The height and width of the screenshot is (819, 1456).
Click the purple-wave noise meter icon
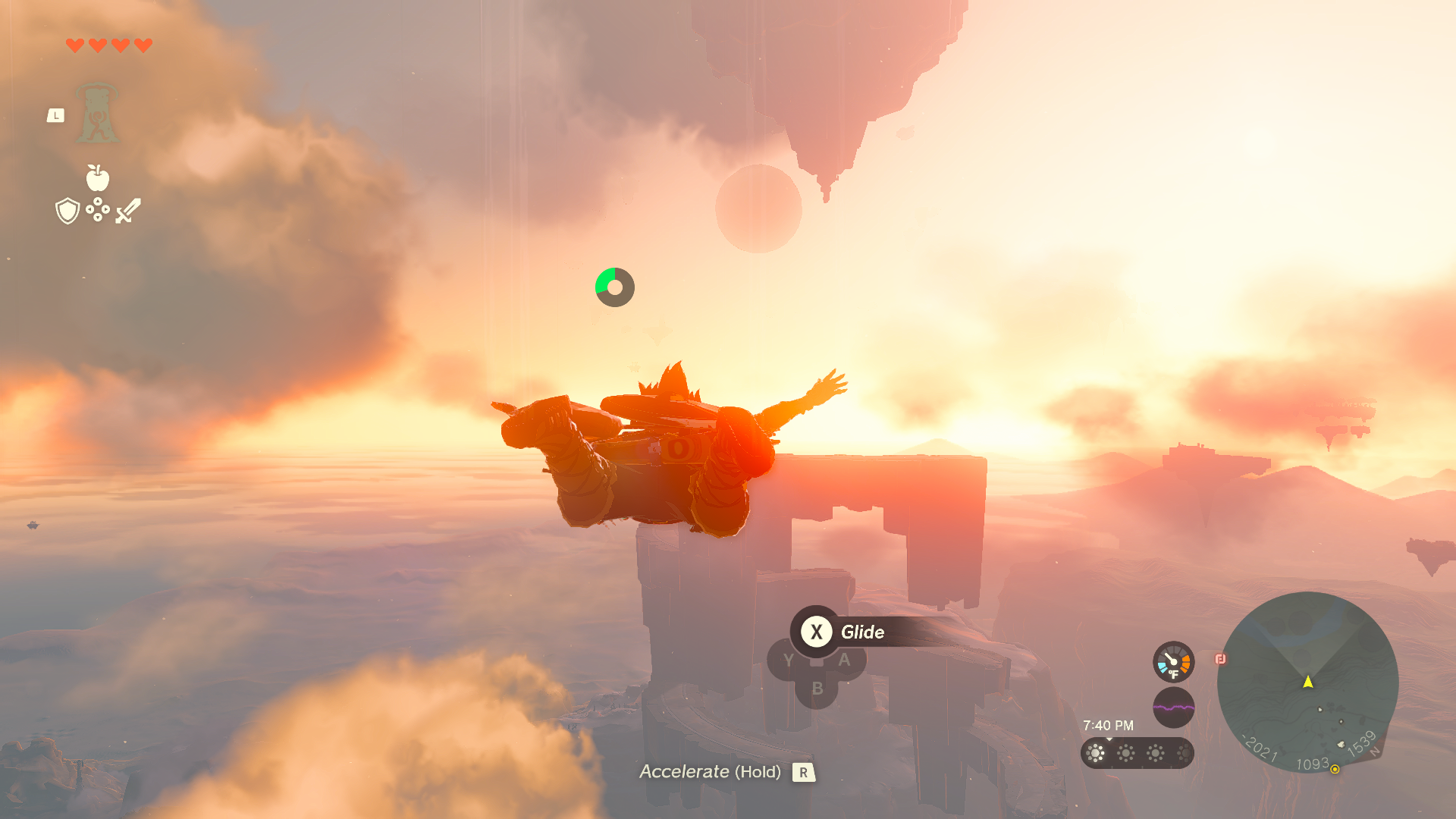click(1173, 708)
